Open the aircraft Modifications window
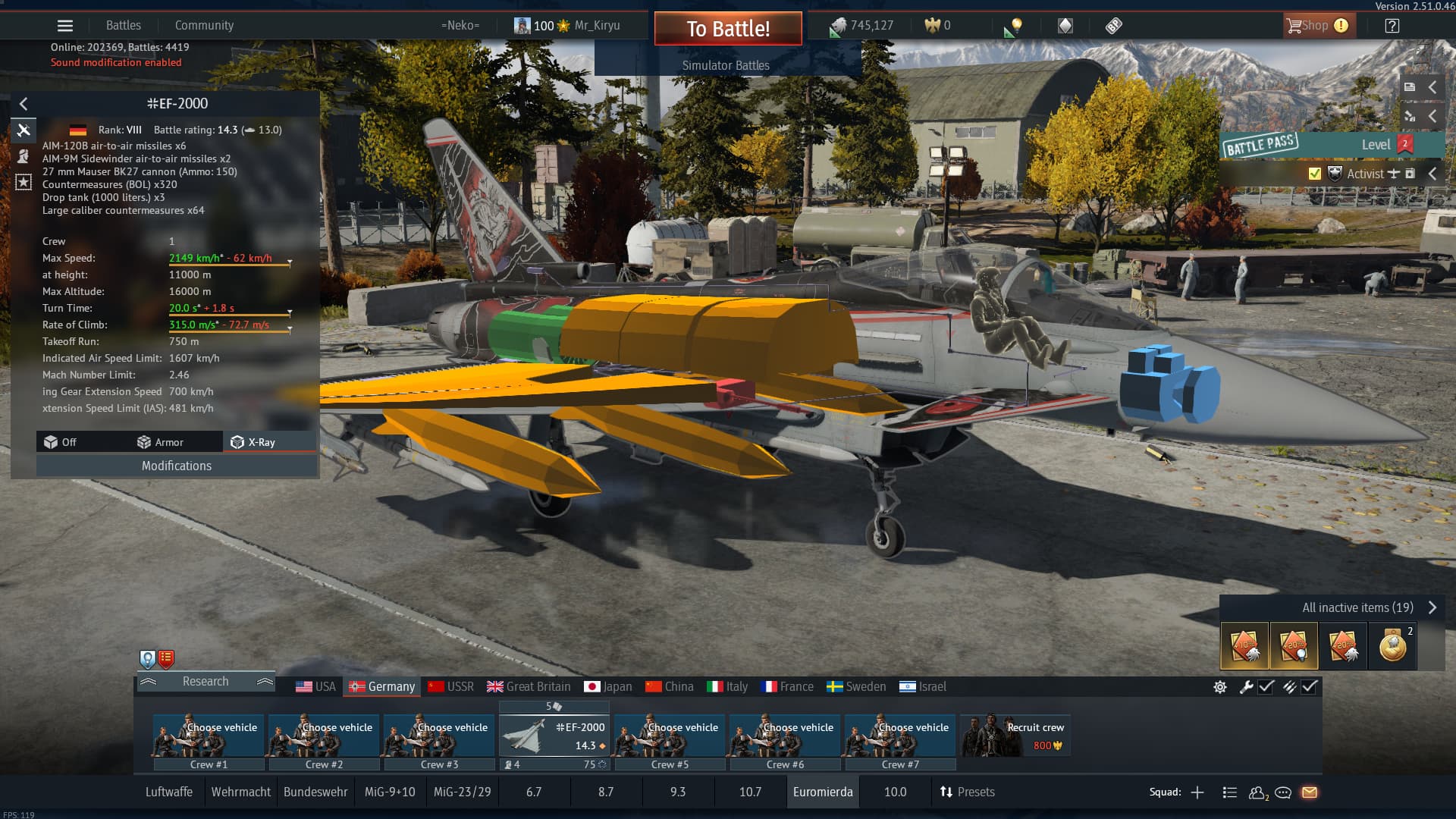Screen dimensions: 1456x819 click(x=176, y=466)
